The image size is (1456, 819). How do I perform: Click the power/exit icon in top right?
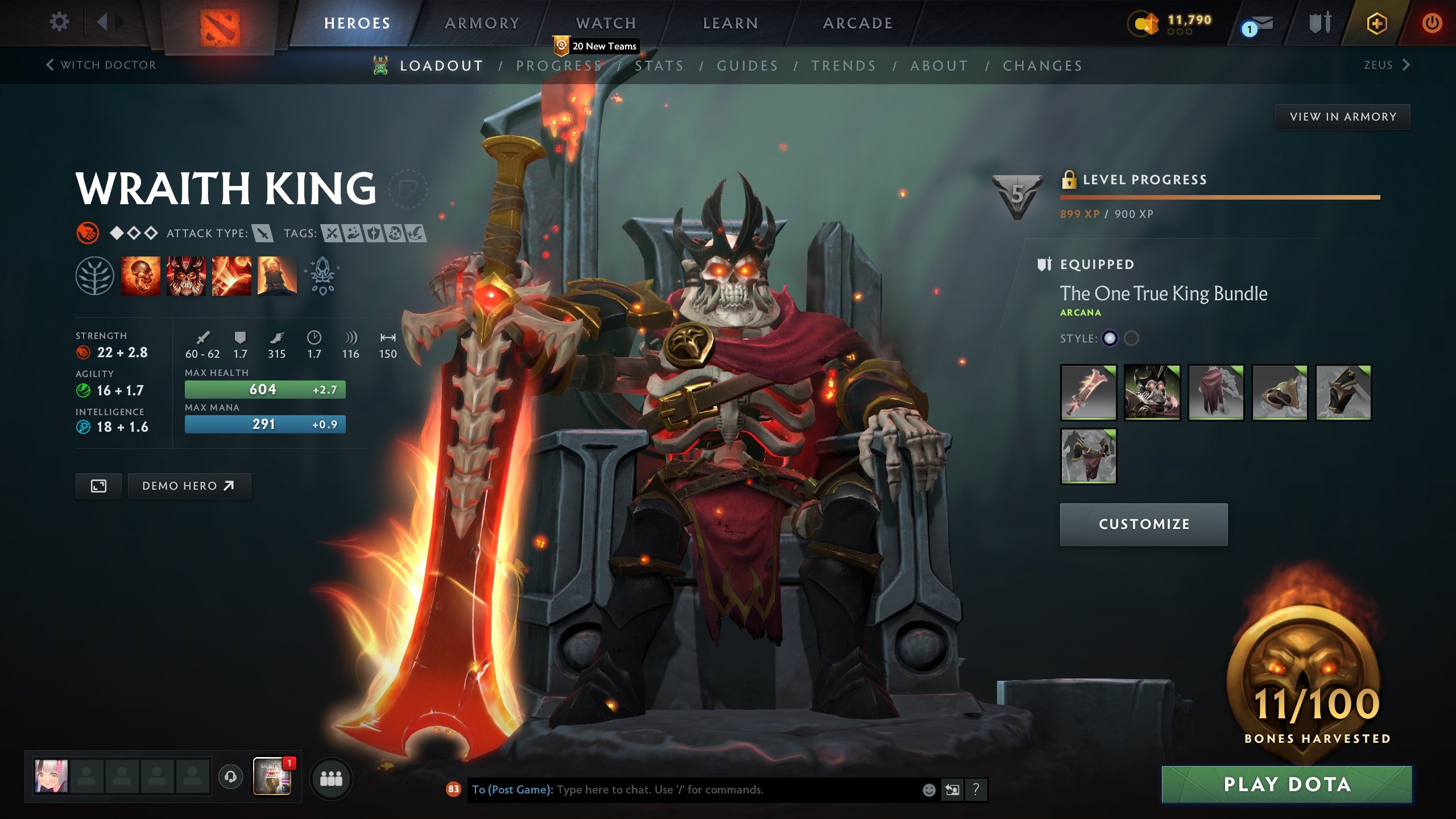point(1434,22)
